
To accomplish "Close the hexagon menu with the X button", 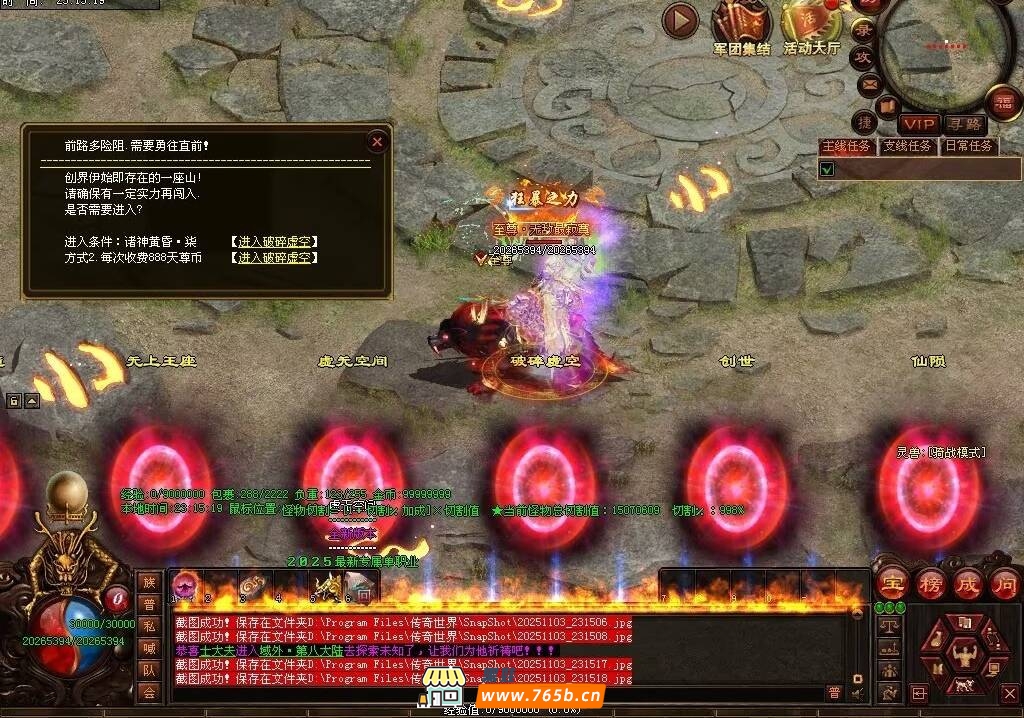I will click(1009, 692).
